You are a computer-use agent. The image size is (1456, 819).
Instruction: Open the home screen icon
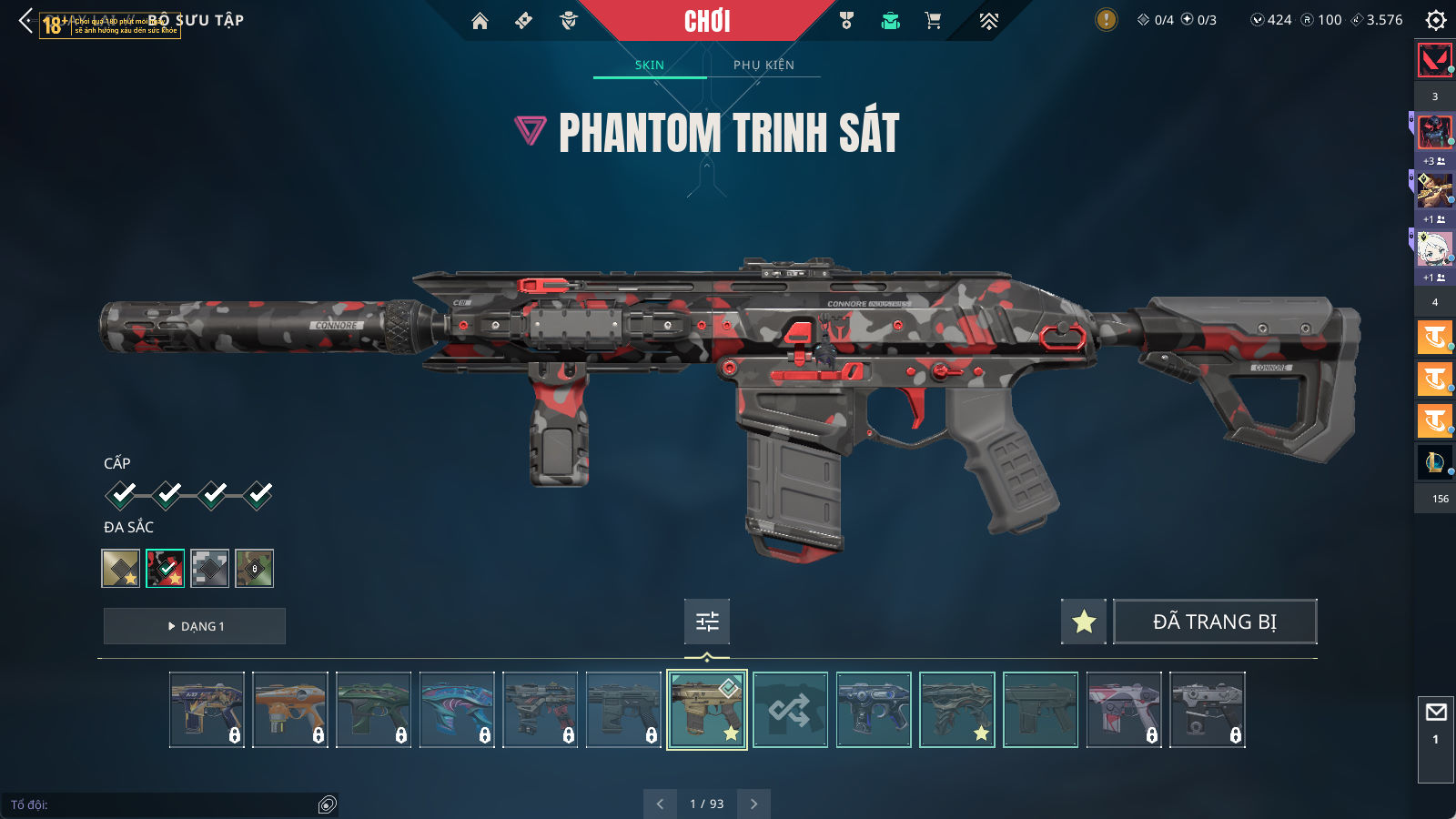point(480,21)
